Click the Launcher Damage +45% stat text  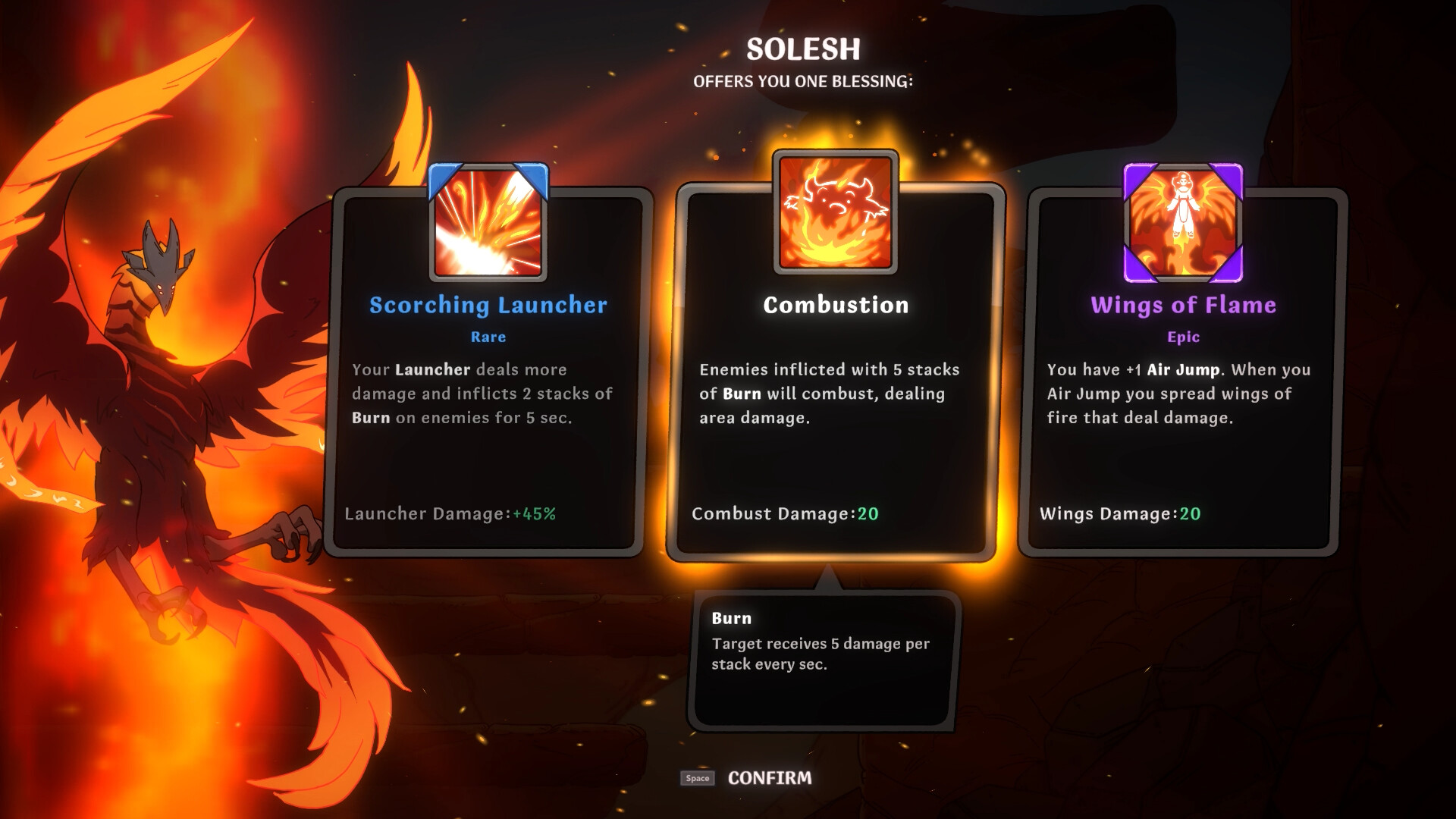(x=450, y=513)
